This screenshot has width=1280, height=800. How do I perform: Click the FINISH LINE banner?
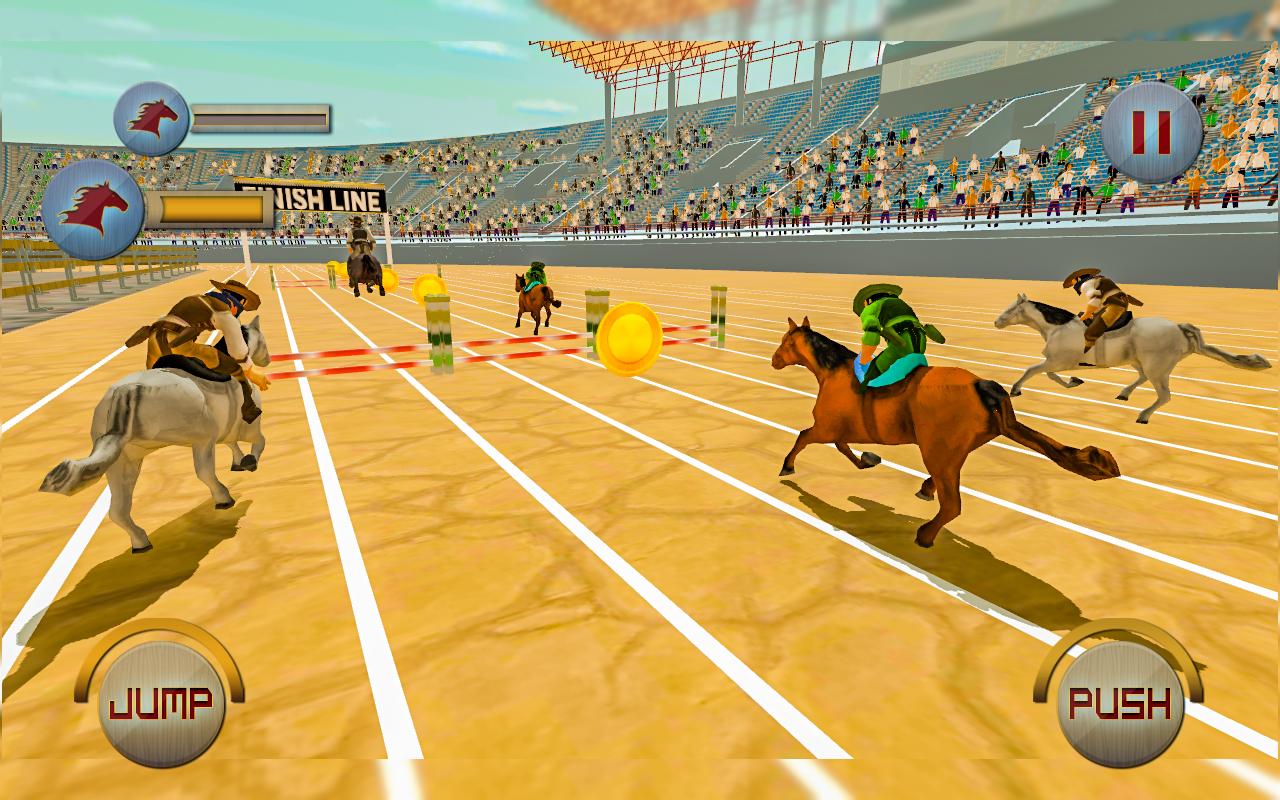click(310, 196)
